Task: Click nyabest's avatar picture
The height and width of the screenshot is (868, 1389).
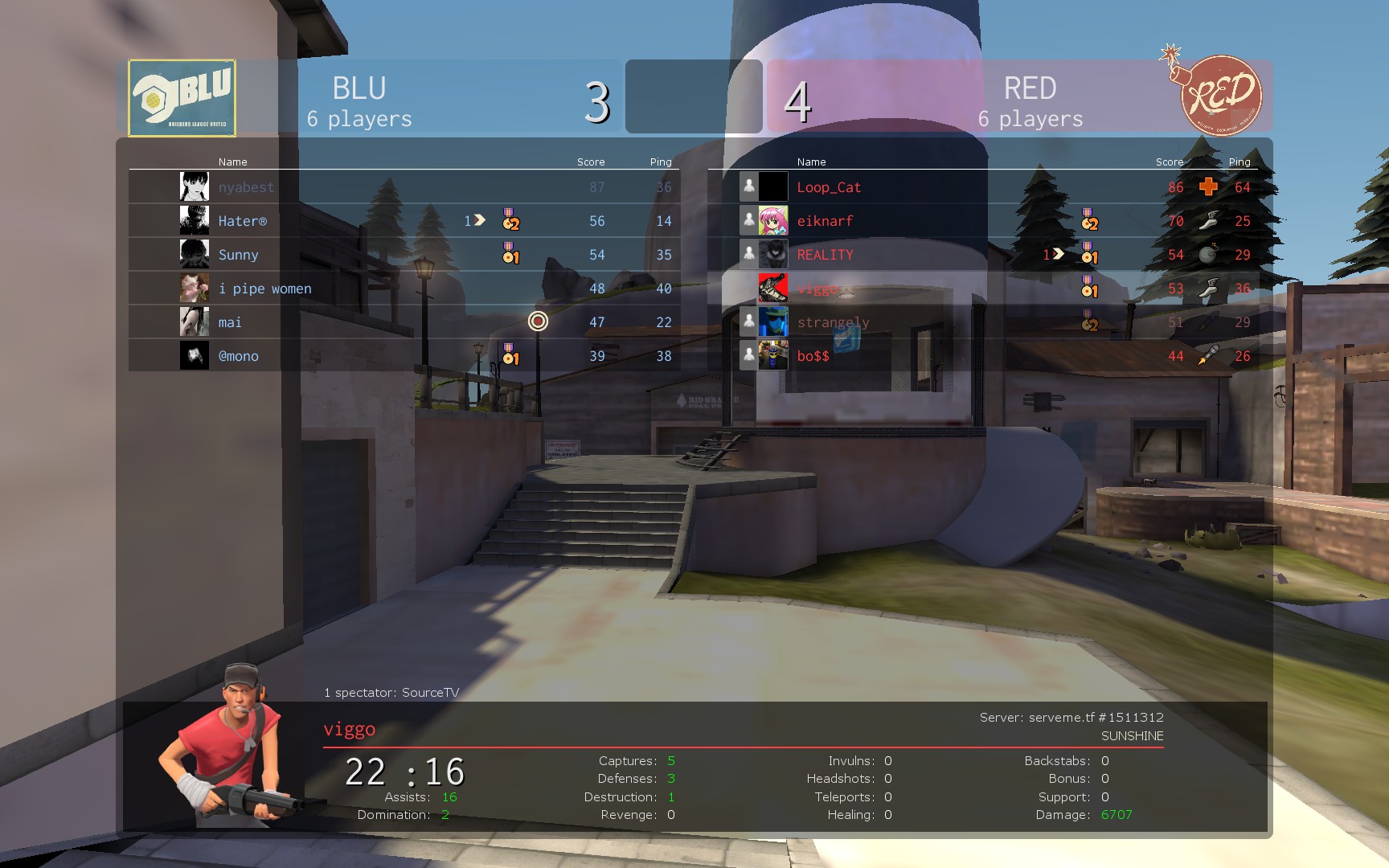Action: (195, 187)
